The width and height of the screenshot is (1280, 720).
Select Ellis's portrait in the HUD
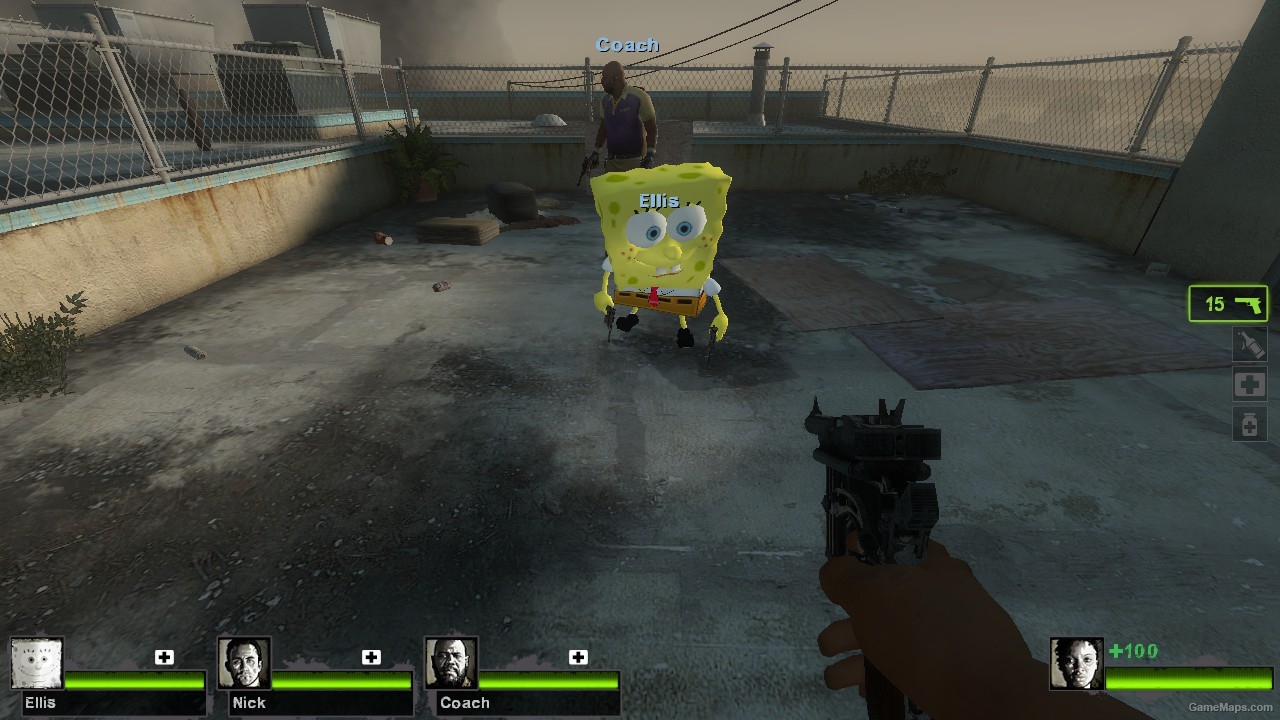tap(37, 662)
